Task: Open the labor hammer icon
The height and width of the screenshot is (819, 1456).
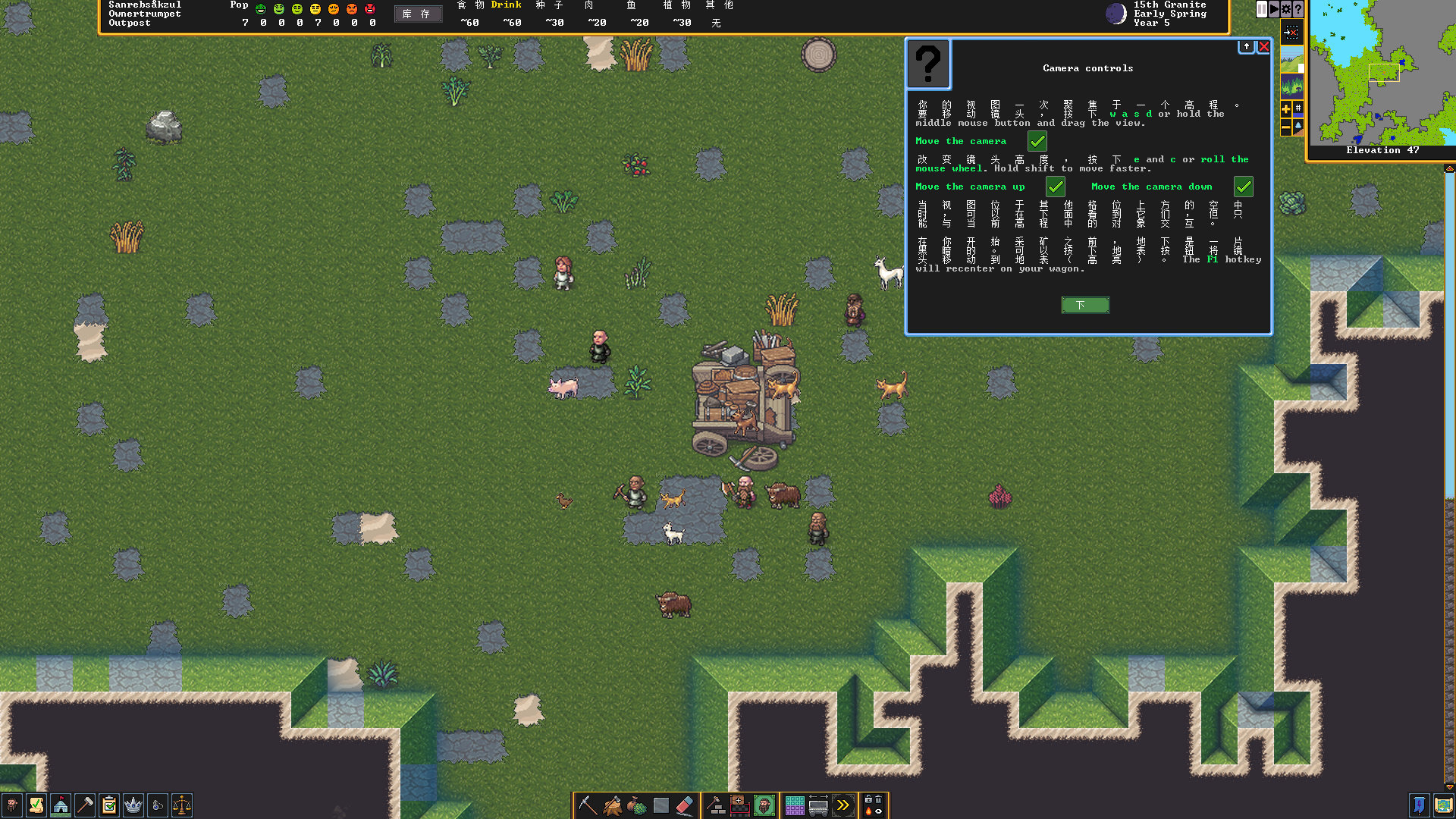Action: (x=85, y=805)
